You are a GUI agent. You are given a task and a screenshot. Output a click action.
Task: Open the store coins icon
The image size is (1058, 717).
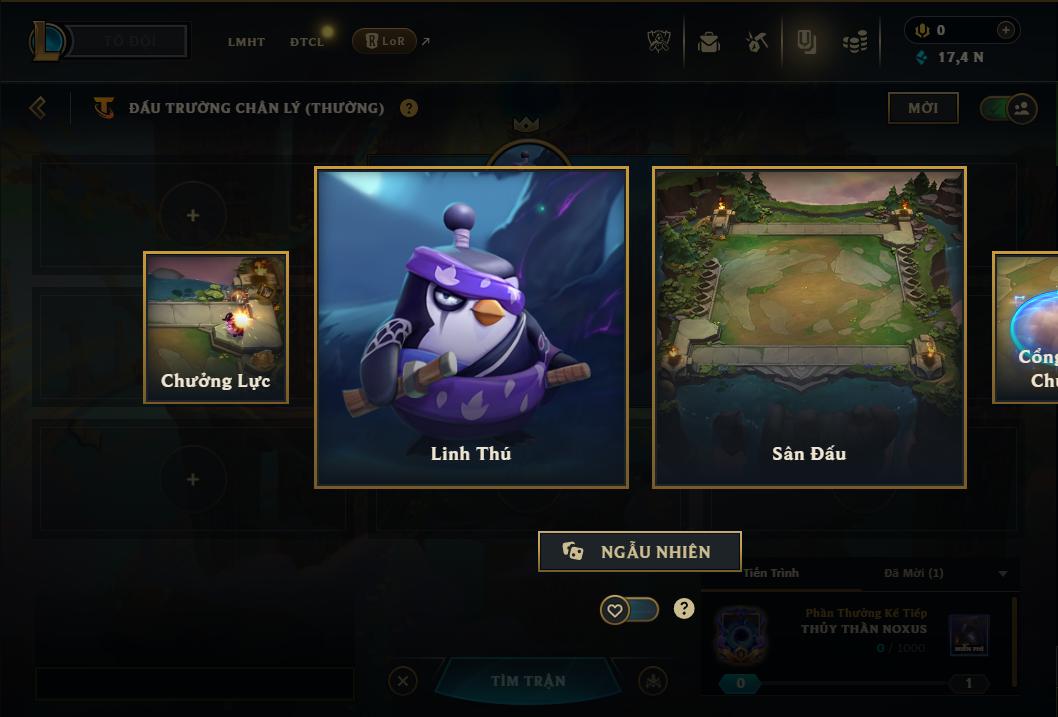tap(854, 42)
